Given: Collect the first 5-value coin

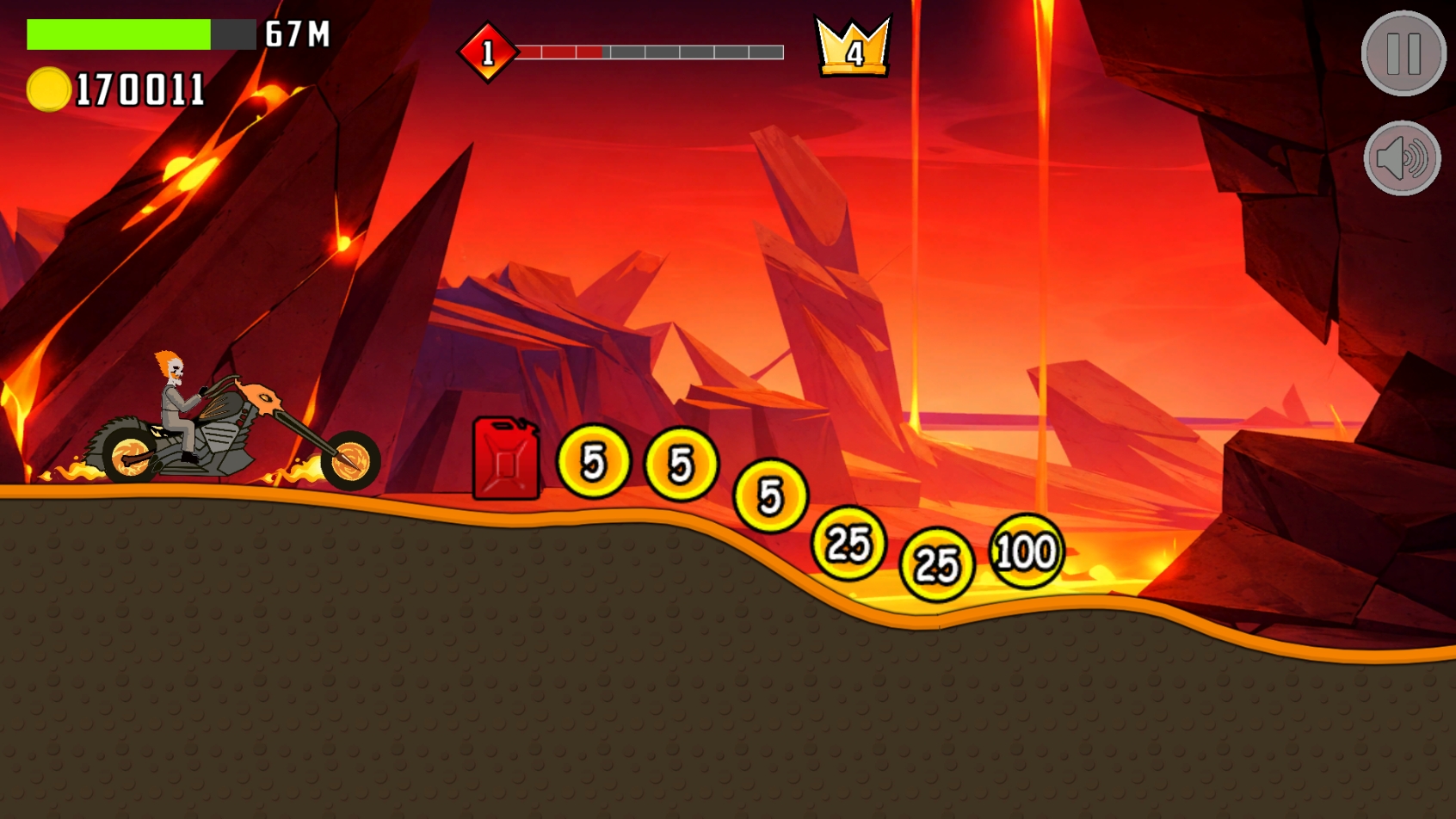Looking at the screenshot, I should tap(593, 463).
